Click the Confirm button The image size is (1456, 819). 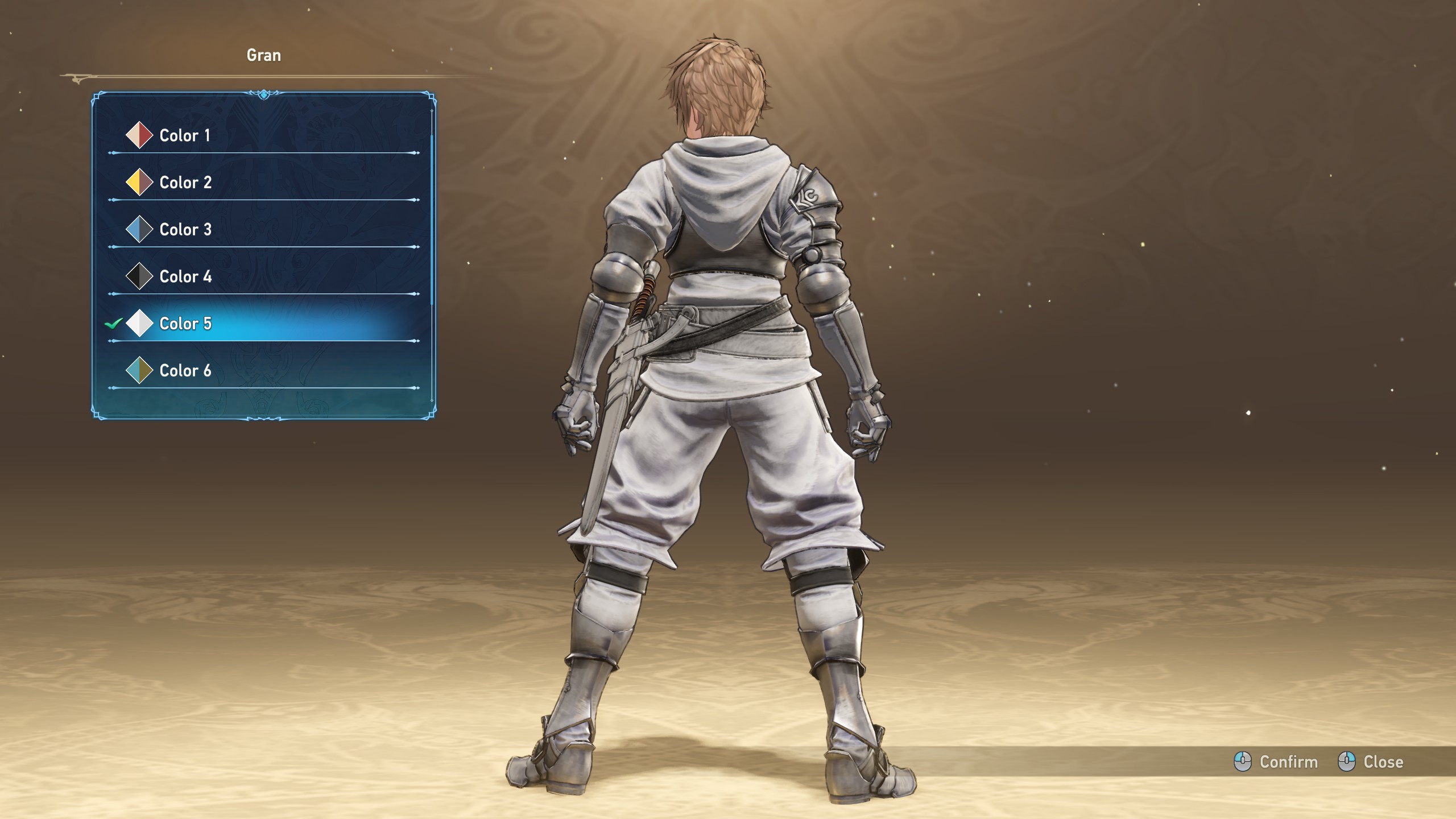point(1276,762)
